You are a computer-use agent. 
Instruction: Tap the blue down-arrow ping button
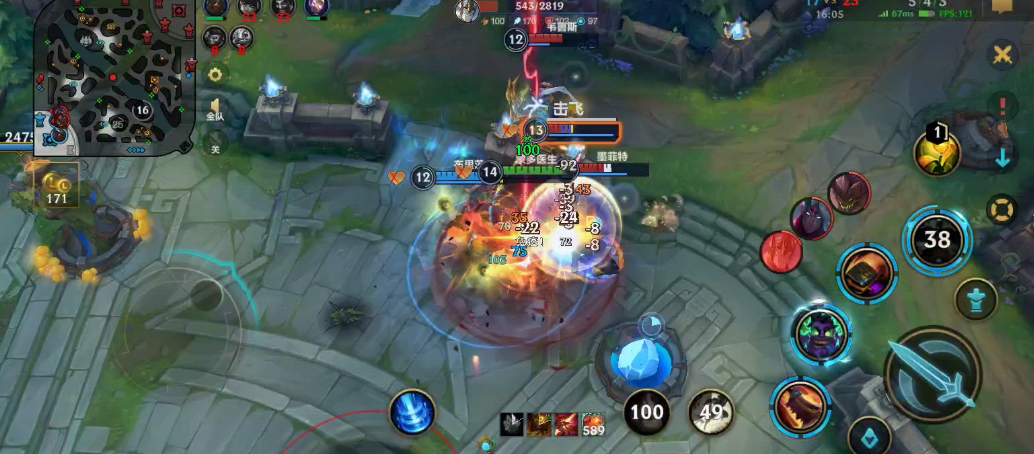[x=1002, y=157]
